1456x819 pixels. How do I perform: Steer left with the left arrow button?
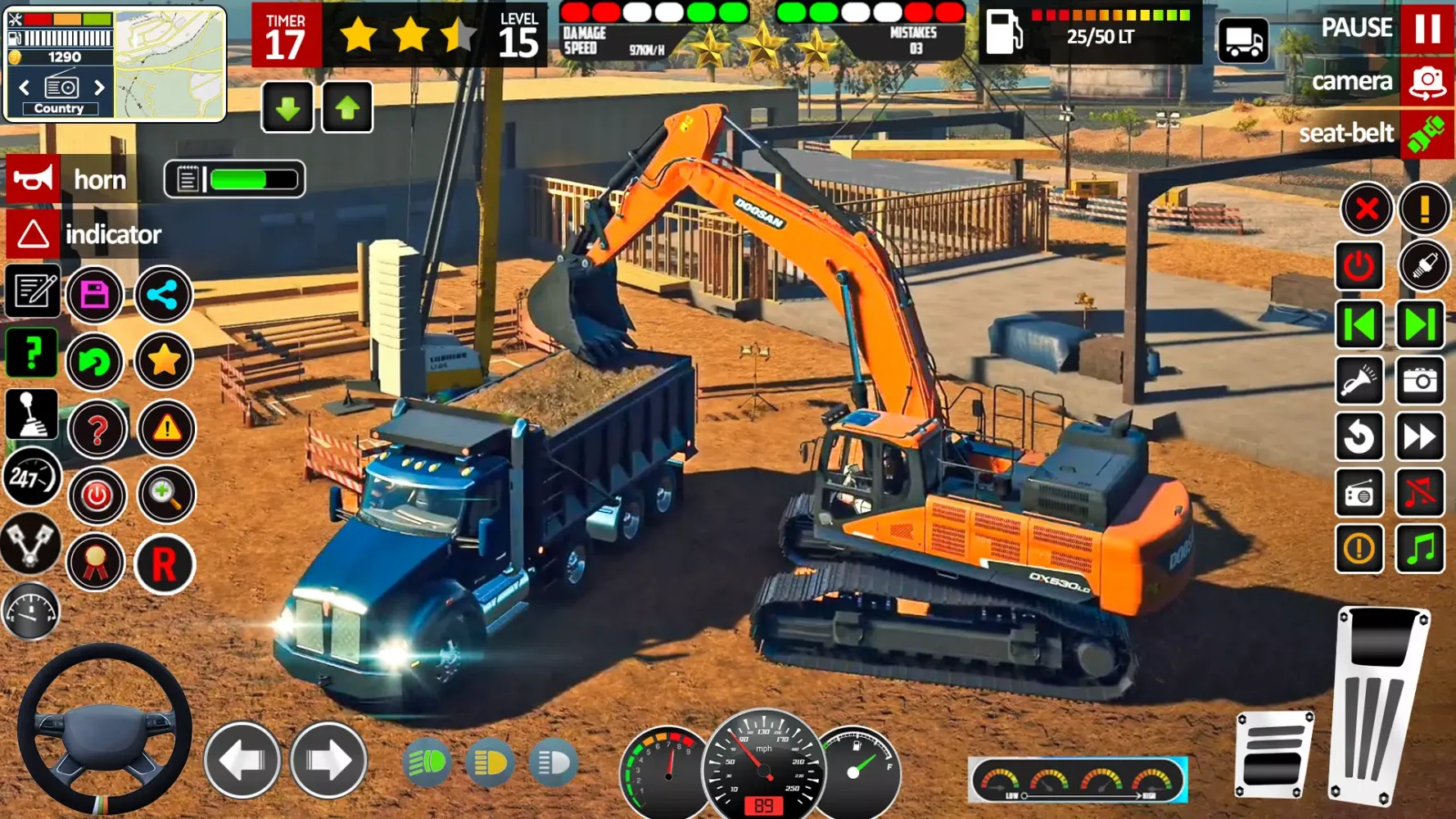click(x=242, y=761)
